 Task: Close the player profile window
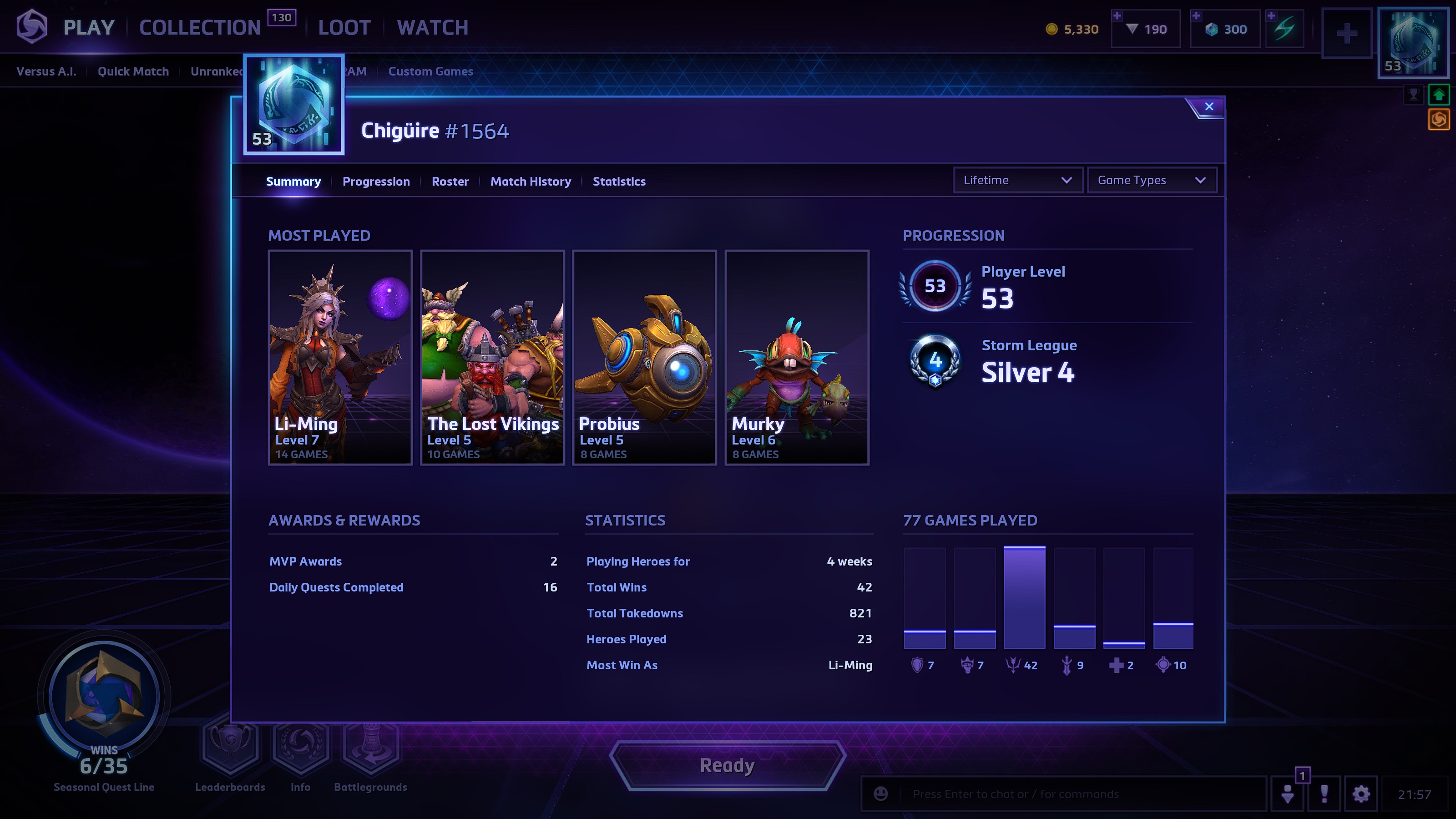tap(1208, 106)
